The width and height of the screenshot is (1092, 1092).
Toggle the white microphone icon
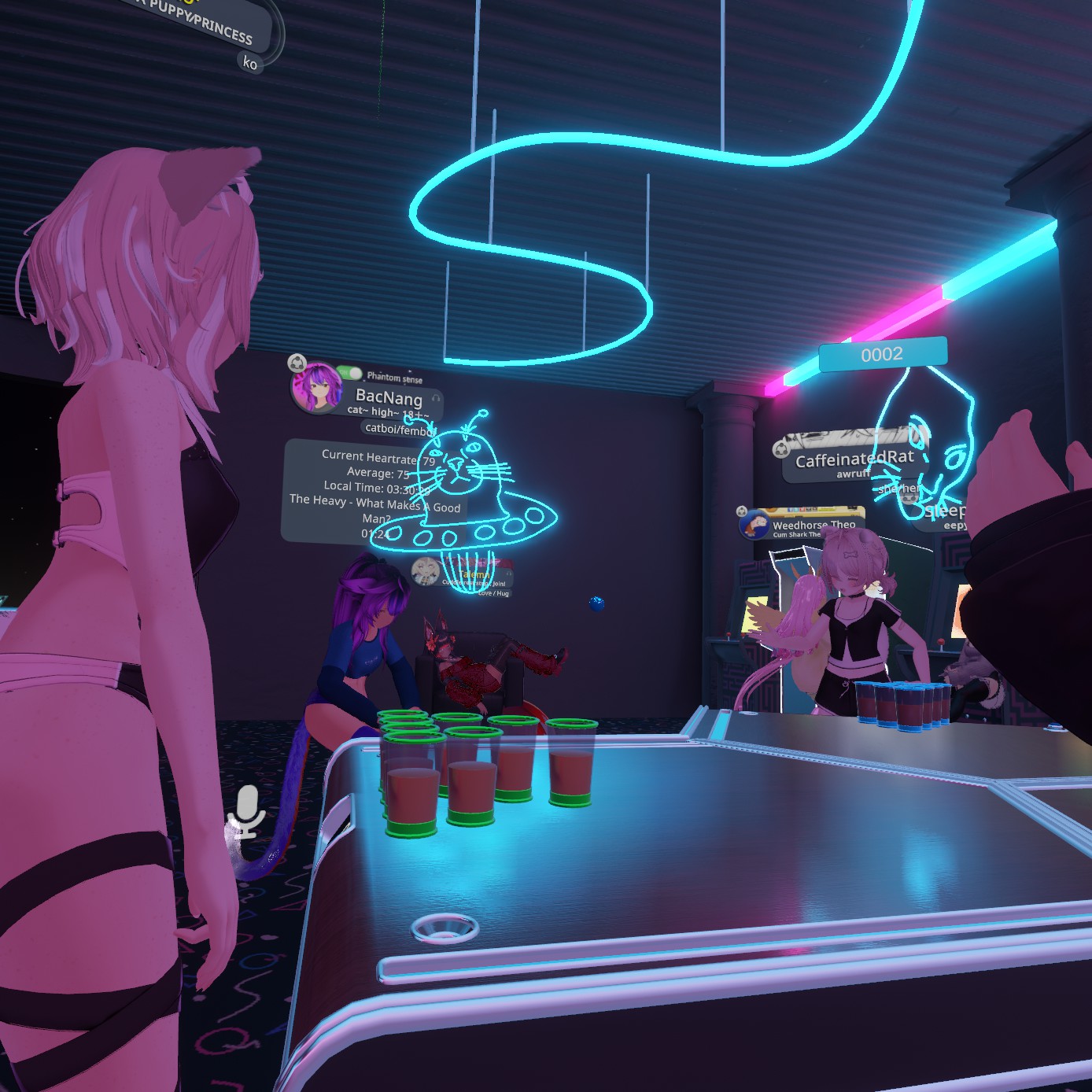tap(247, 810)
